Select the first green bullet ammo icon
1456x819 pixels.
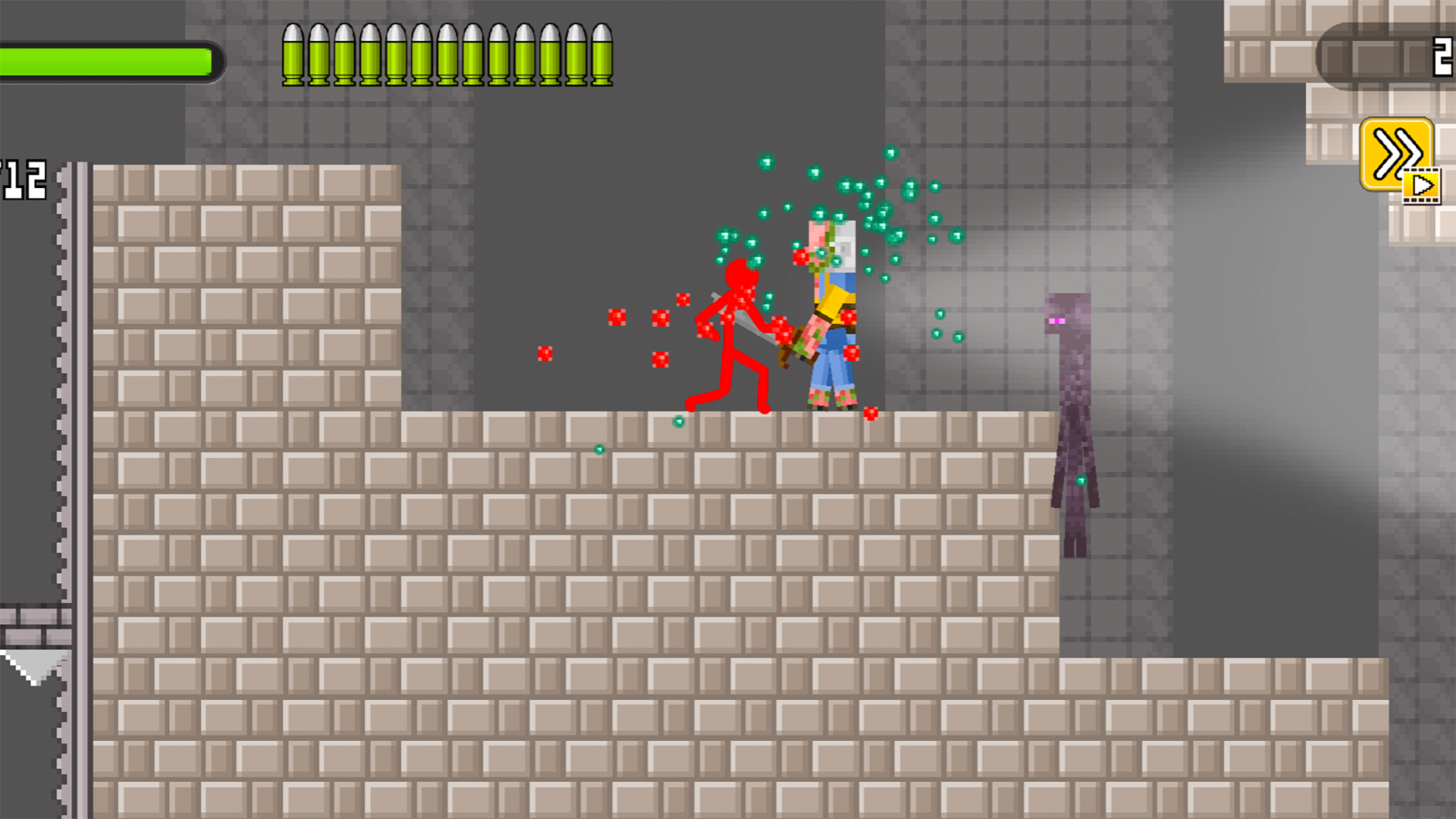[294, 53]
